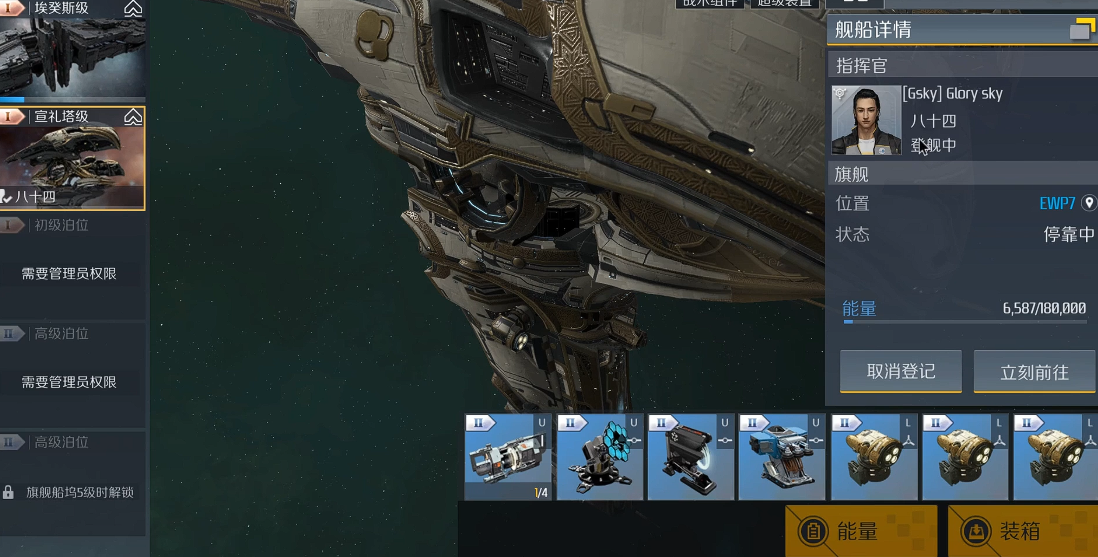The image size is (1098, 557).
Task: Select the blue armored turret module
Action: point(782,457)
